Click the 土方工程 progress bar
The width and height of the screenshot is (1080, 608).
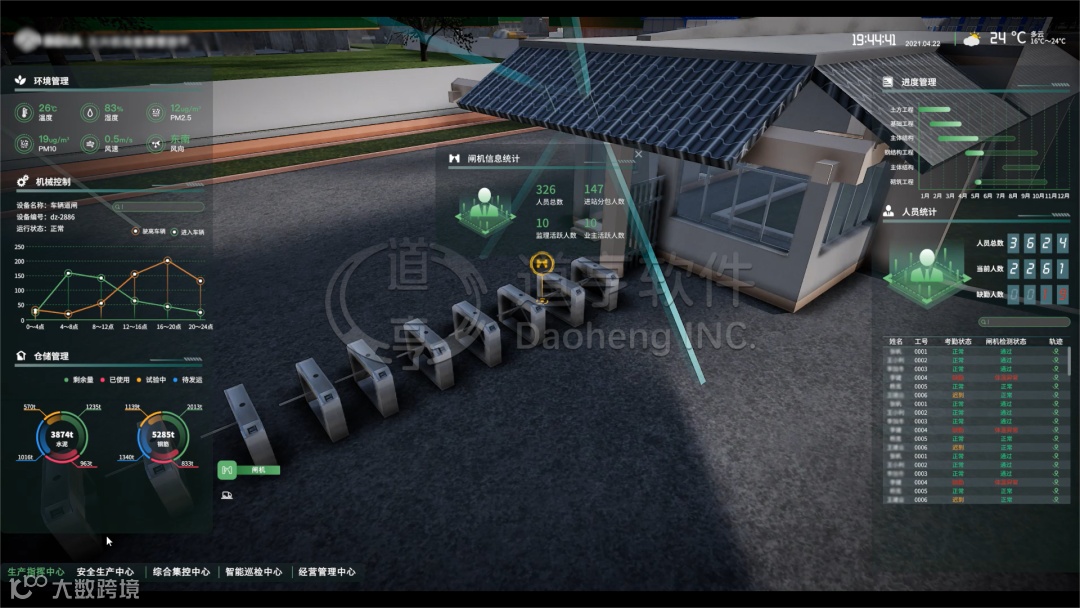pyautogui.click(x=934, y=109)
